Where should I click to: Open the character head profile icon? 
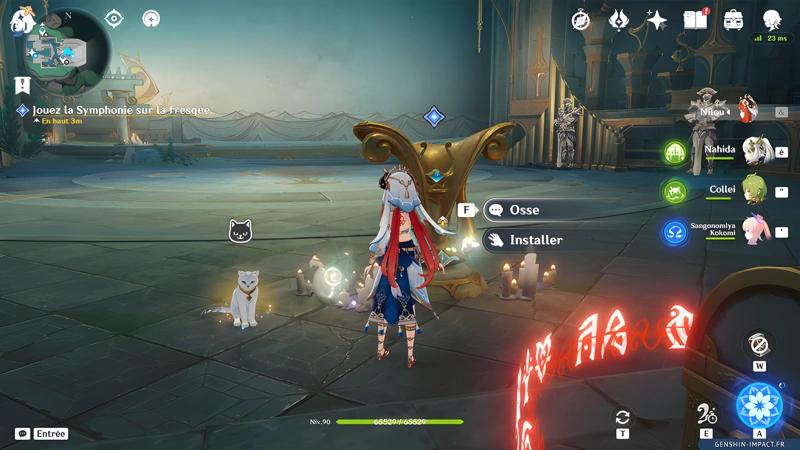pos(771,20)
